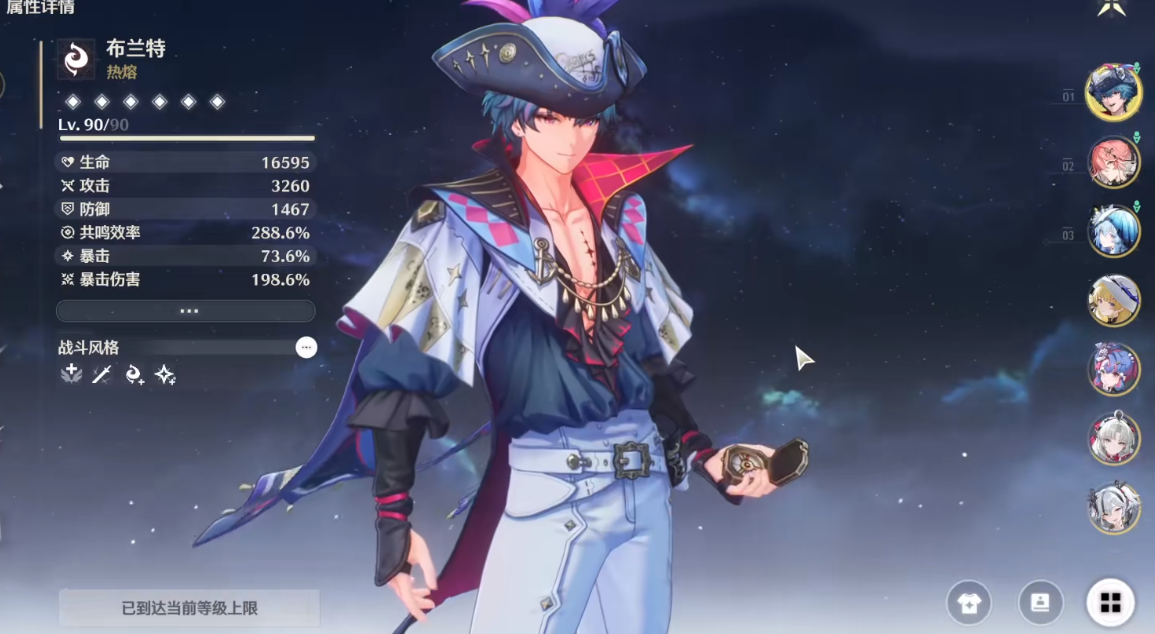This screenshot has height=634, width=1155.
Task: Close the screen with the top-right star icon
Action: pyautogui.click(x=1111, y=8)
